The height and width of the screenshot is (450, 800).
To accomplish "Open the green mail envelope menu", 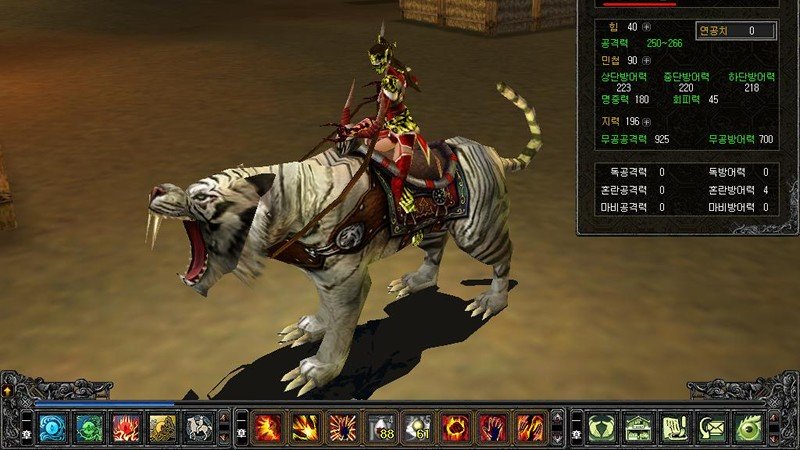I will click(x=712, y=428).
